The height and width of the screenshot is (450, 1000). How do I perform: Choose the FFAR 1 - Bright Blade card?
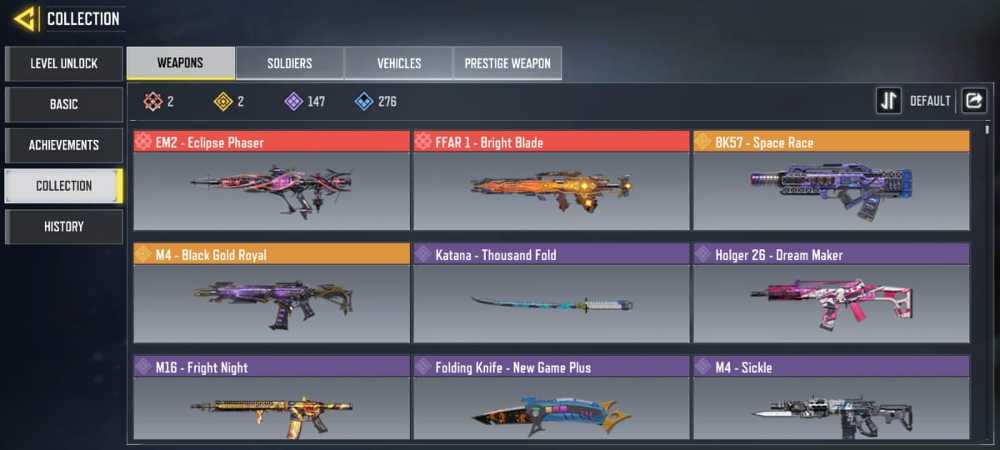pyautogui.click(x=551, y=181)
